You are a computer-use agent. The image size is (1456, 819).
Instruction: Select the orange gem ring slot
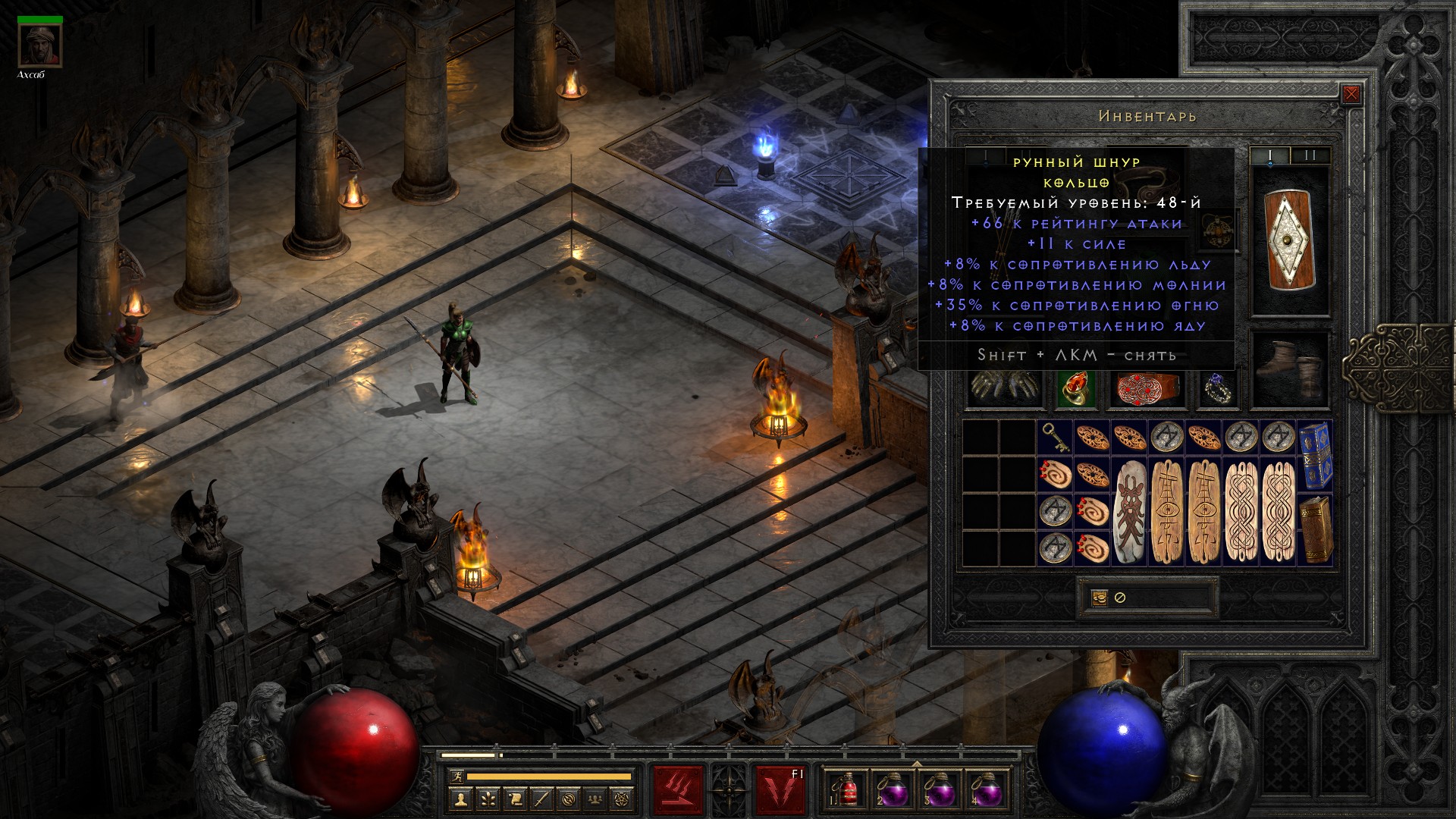coord(1075,388)
